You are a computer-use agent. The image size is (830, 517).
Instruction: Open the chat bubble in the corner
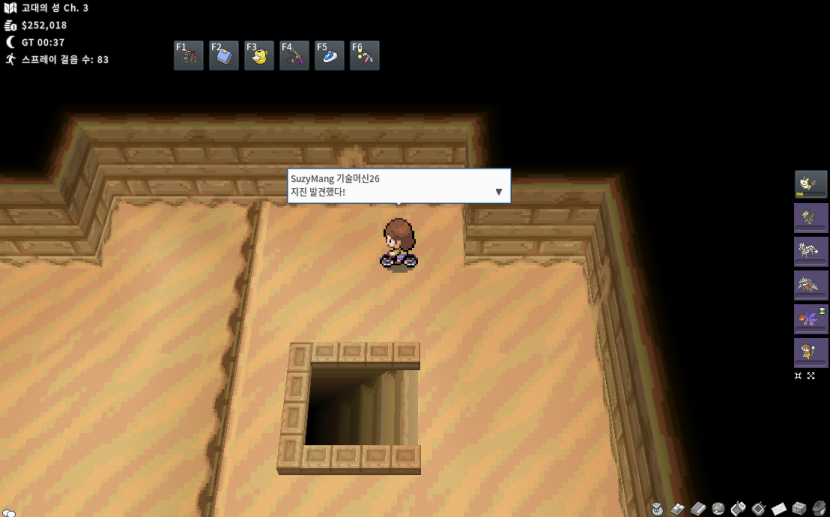[x=8, y=511]
